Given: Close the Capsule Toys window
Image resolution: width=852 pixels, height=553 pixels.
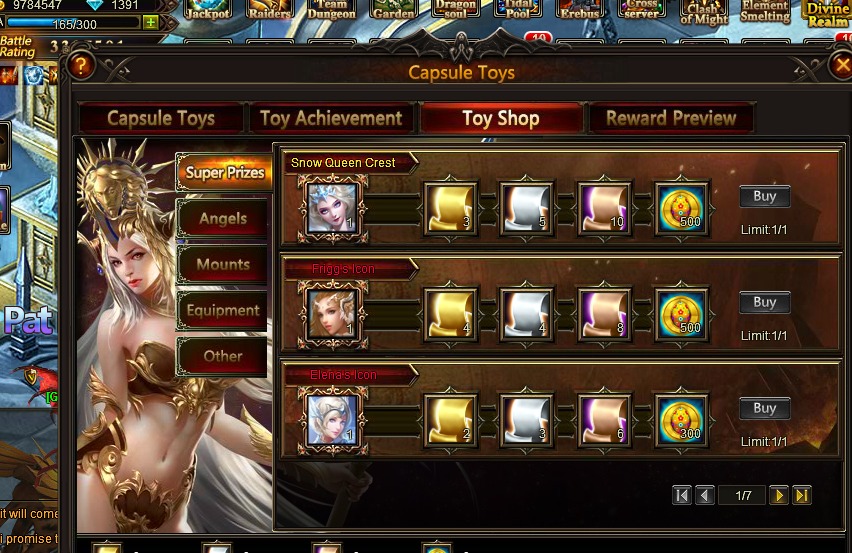Looking at the screenshot, I should (842, 66).
